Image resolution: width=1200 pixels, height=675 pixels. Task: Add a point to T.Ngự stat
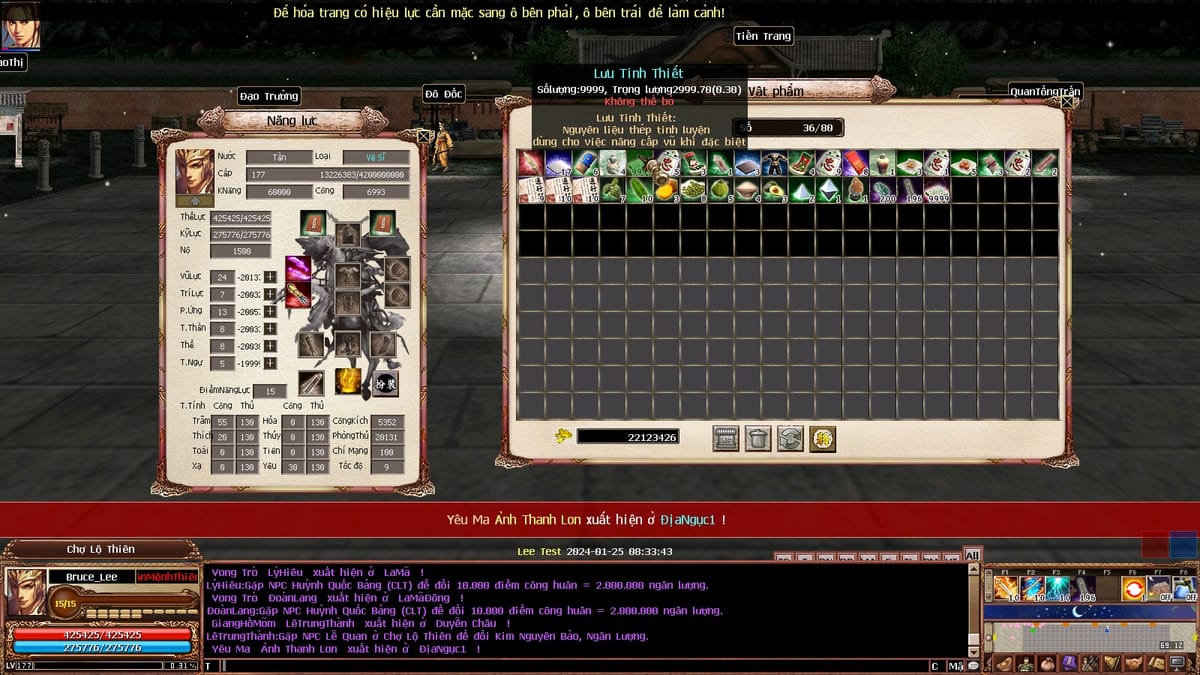270,363
